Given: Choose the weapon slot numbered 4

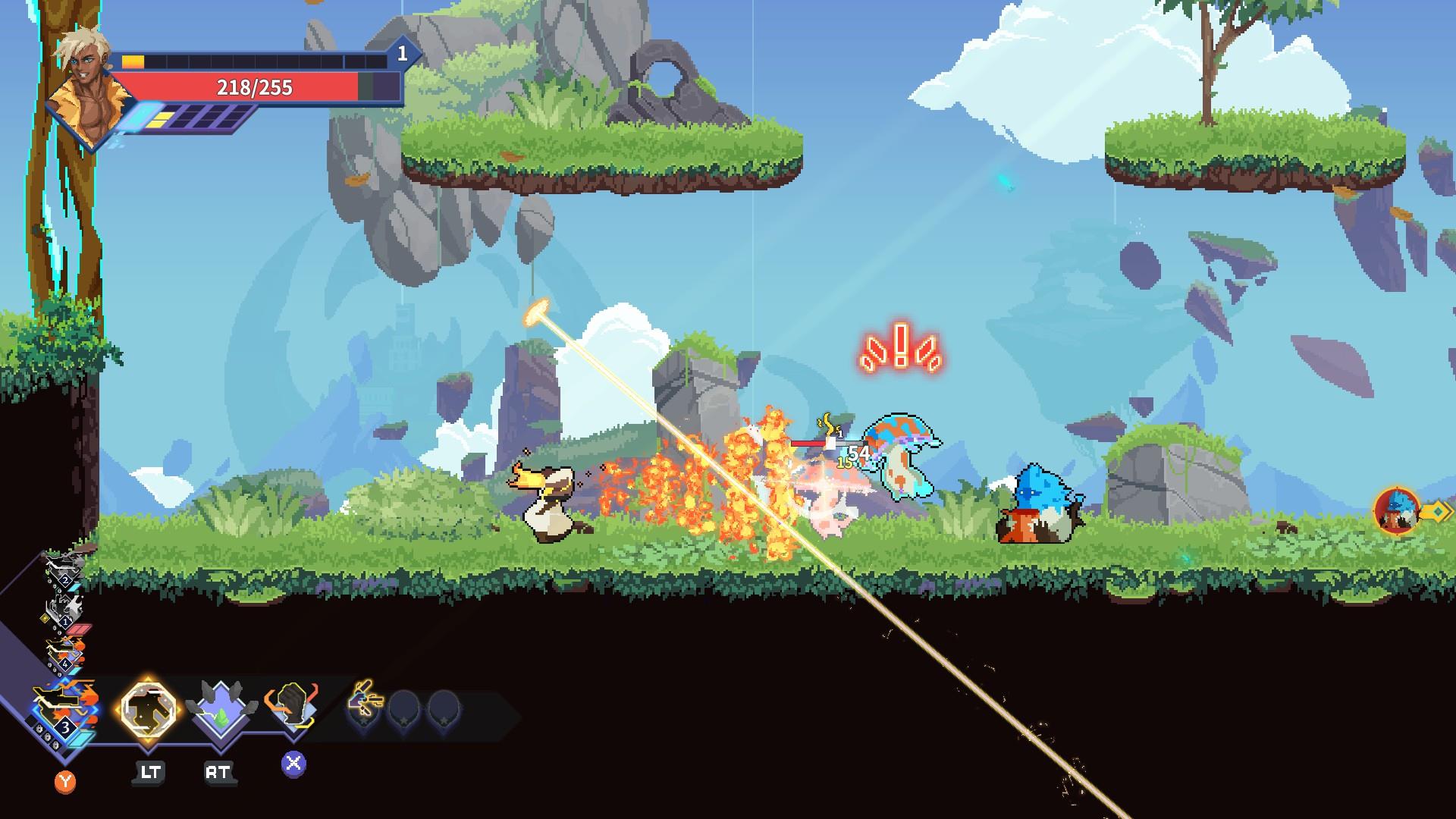Looking at the screenshot, I should (x=64, y=654).
